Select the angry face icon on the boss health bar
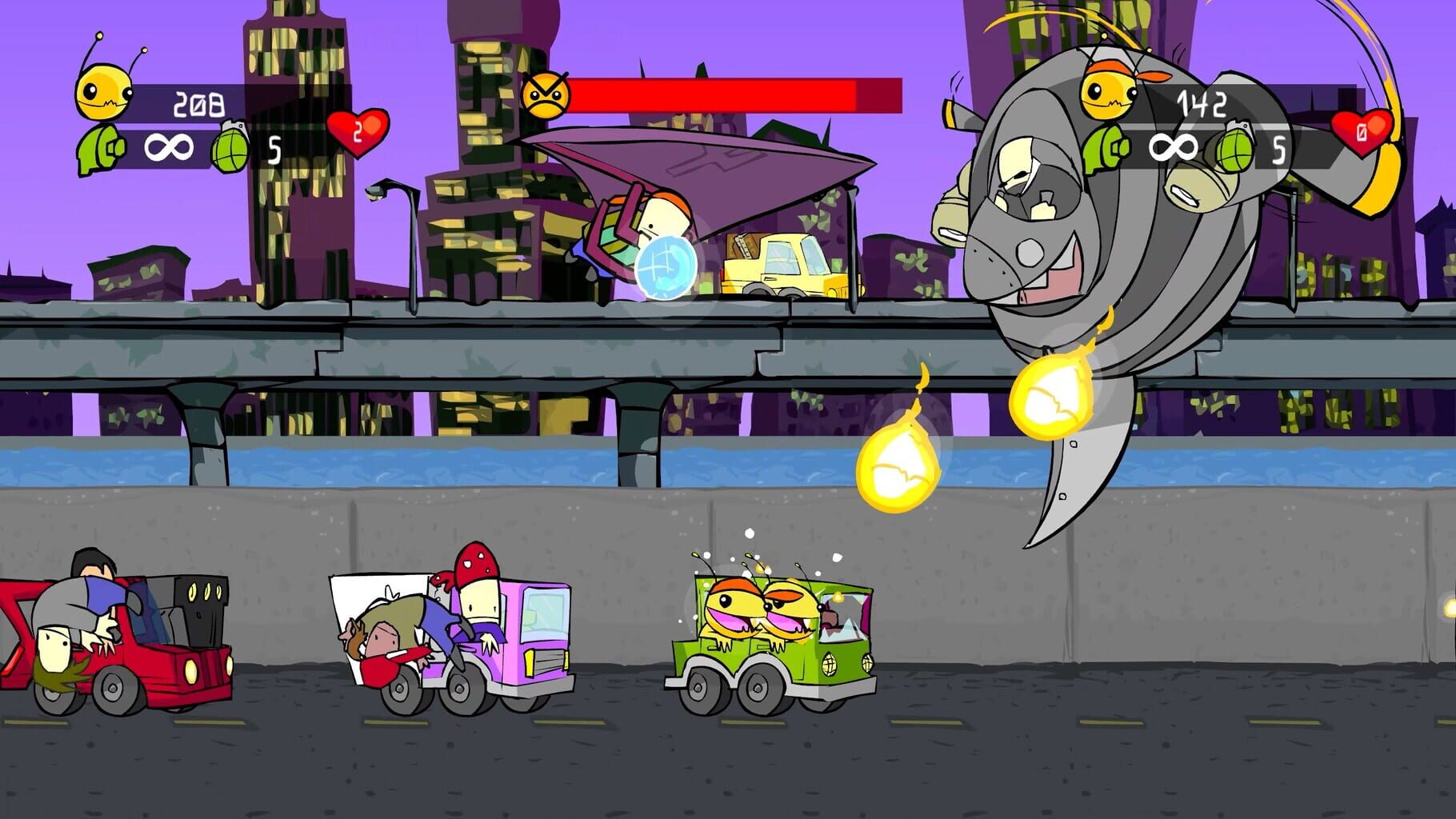The image size is (1456, 819). (547, 94)
